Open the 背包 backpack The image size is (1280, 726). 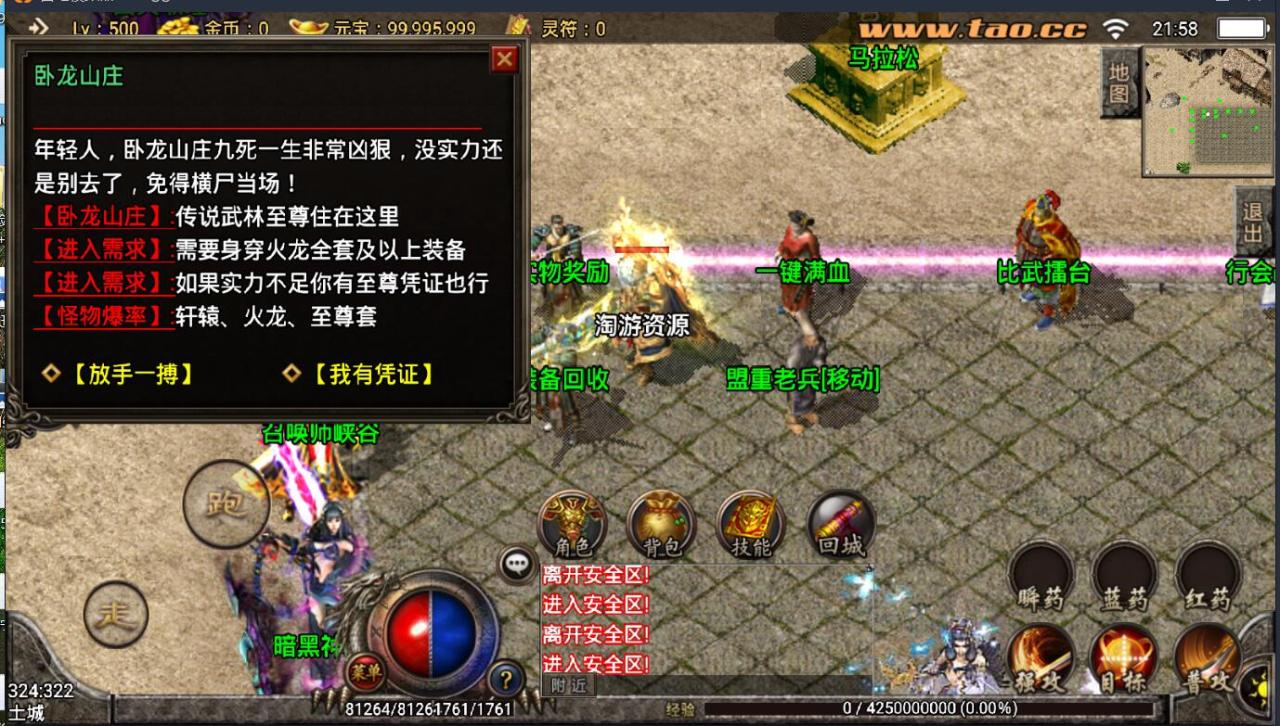coord(659,520)
